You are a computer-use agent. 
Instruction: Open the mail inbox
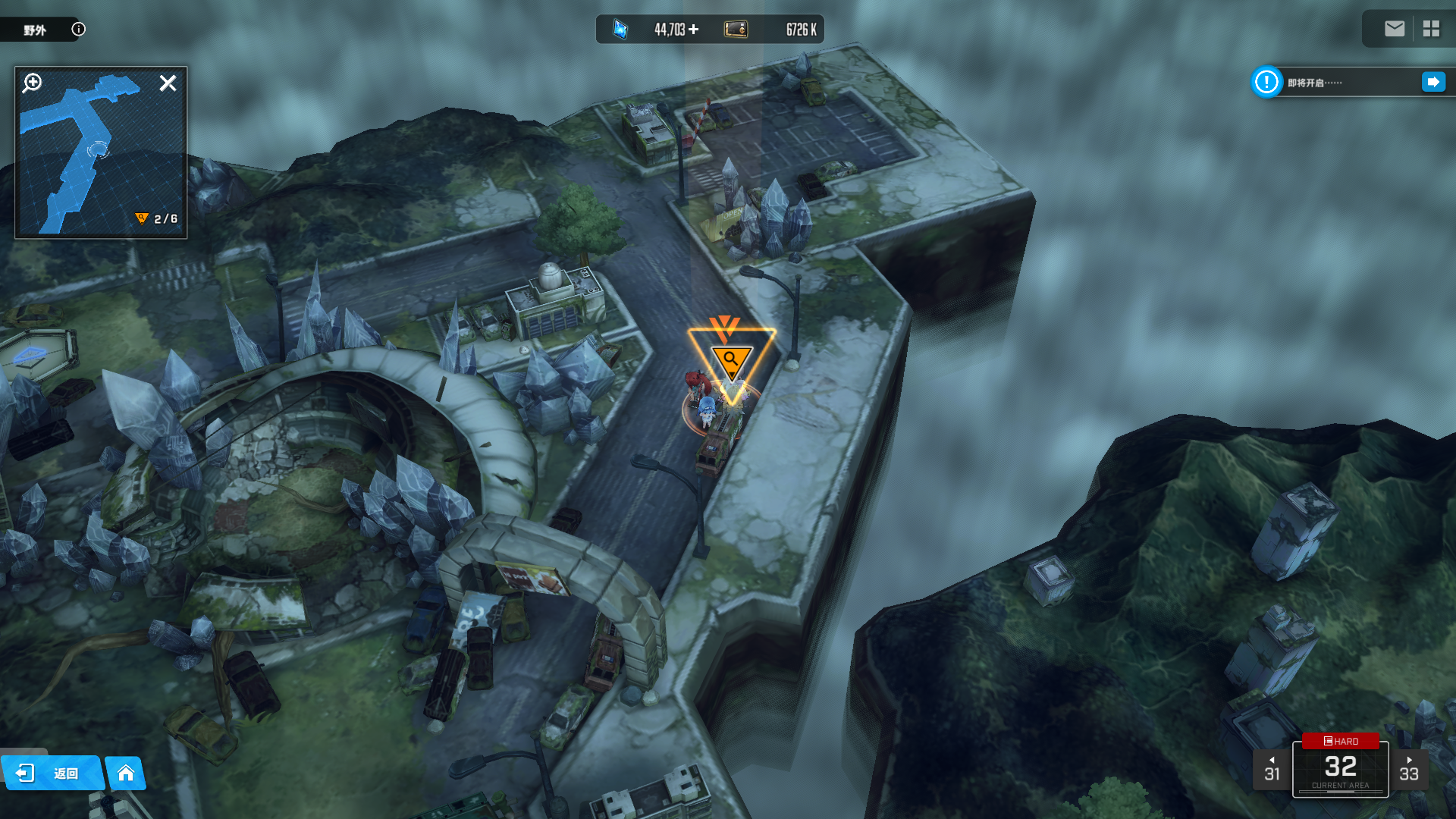tap(1394, 29)
